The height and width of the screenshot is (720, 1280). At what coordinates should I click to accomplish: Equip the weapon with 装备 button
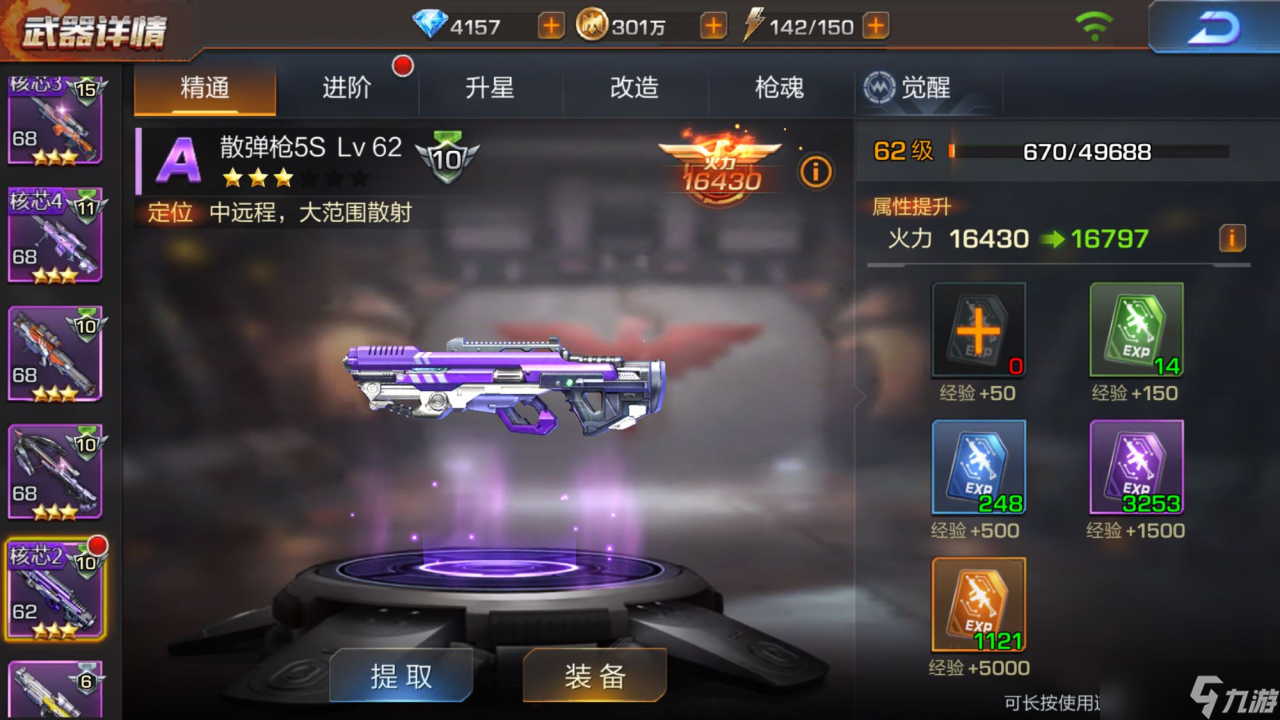pyautogui.click(x=594, y=676)
